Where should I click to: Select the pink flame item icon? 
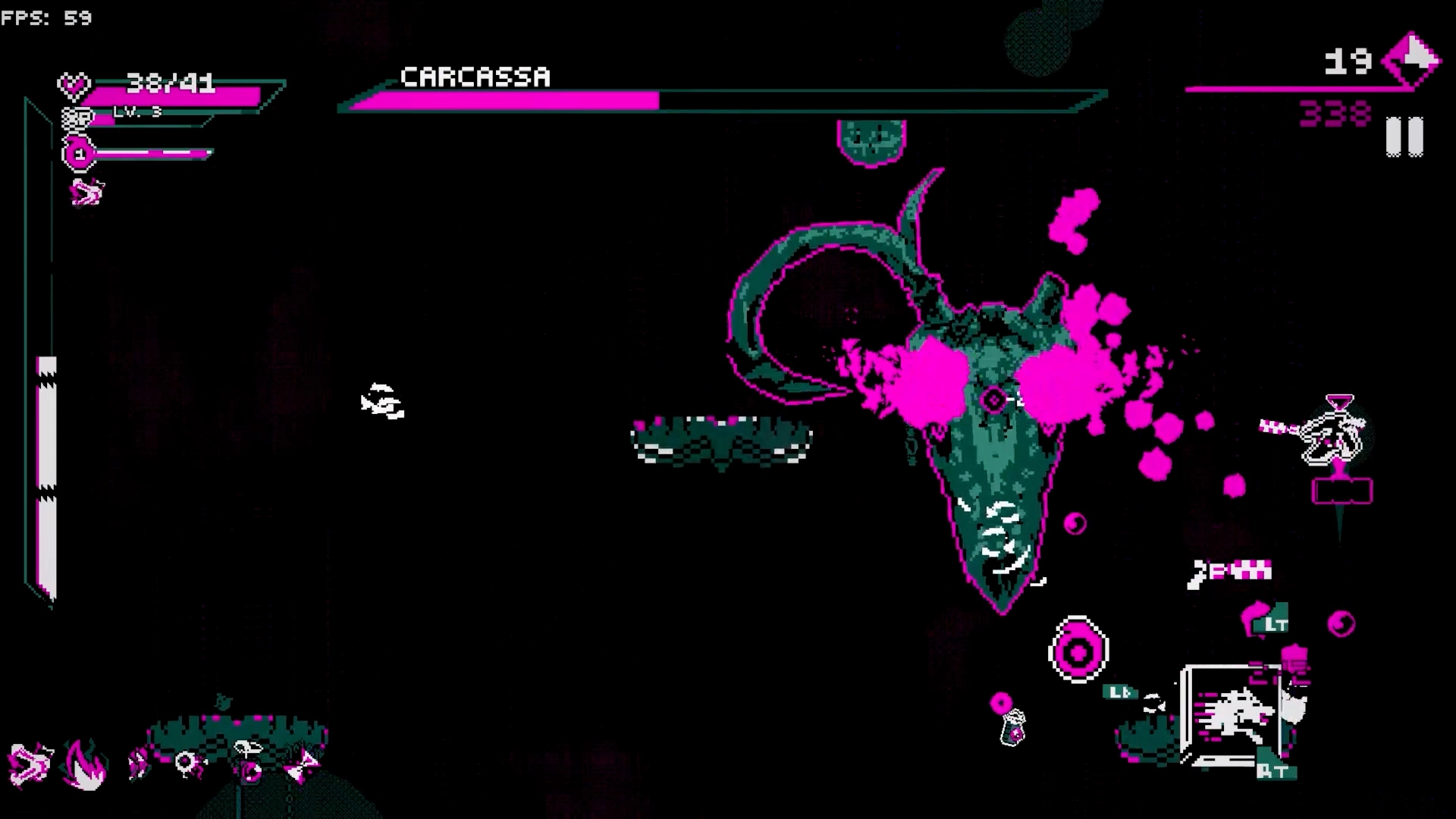tap(84, 764)
